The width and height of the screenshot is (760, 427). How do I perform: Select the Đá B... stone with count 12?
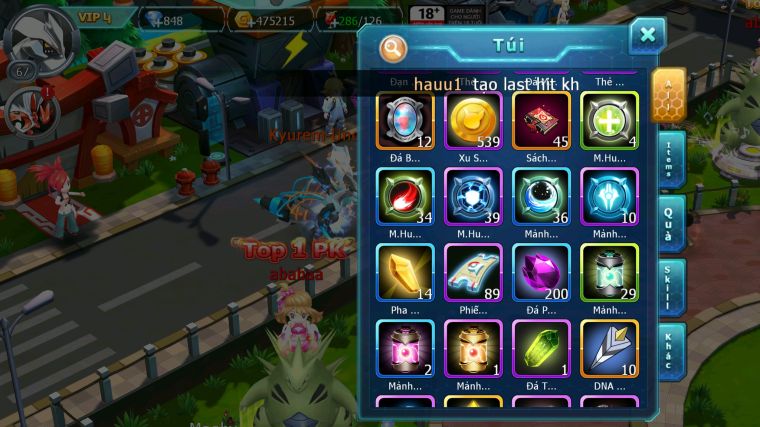tap(406, 120)
